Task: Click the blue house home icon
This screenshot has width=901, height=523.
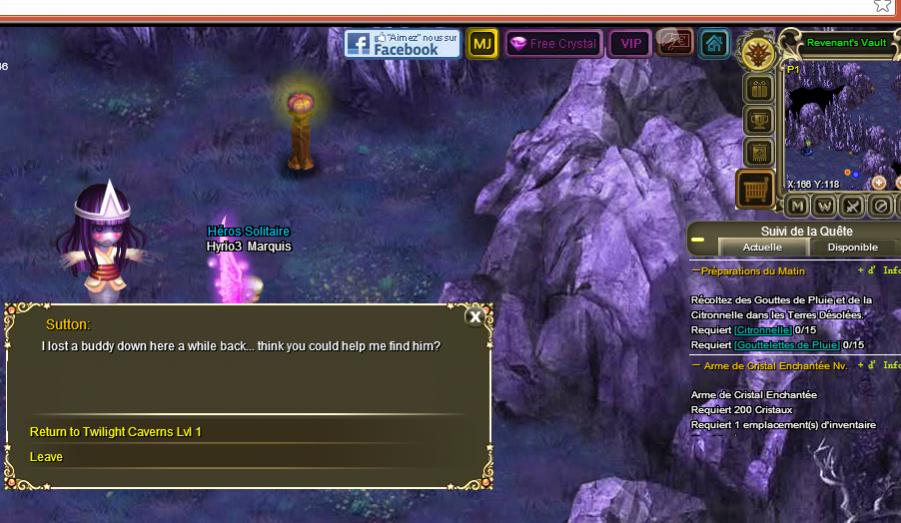Action: pos(713,44)
